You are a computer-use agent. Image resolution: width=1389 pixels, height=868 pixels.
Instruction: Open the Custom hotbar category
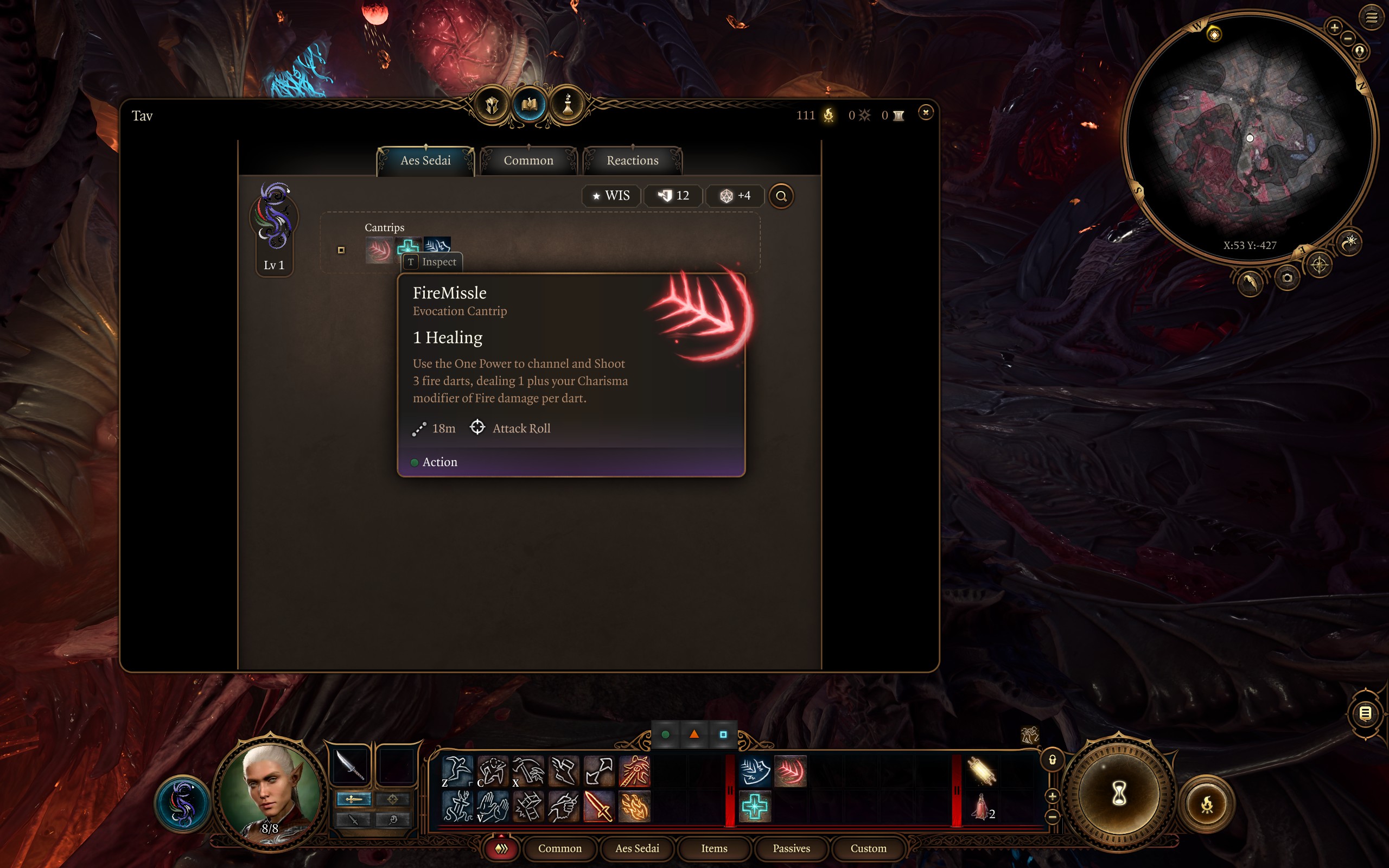click(x=868, y=848)
